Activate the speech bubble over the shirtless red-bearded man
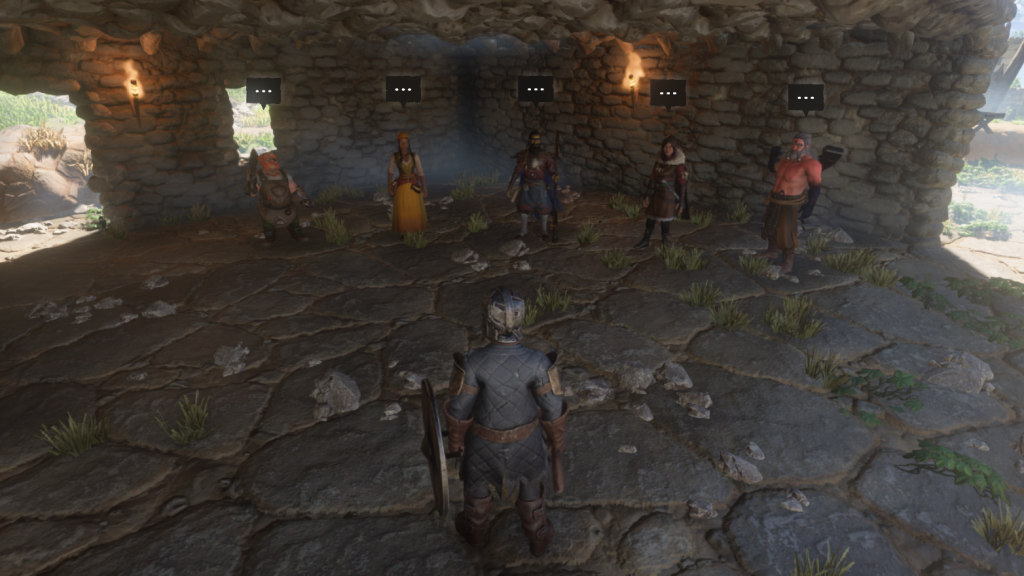The width and height of the screenshot is (1024, 576). [x=805, y=97]
